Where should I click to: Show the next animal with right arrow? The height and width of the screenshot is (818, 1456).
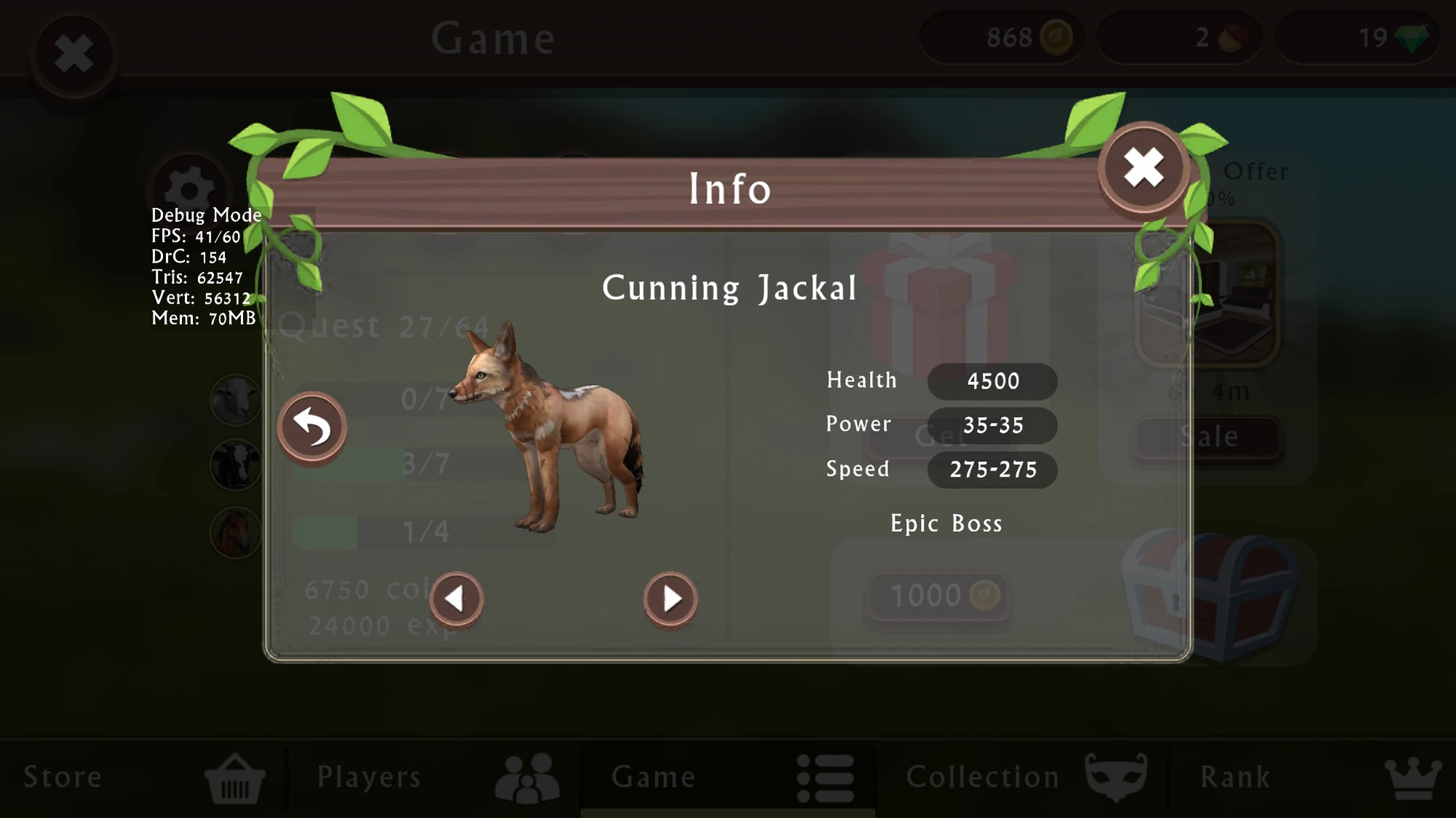click(x=670, y=598)
